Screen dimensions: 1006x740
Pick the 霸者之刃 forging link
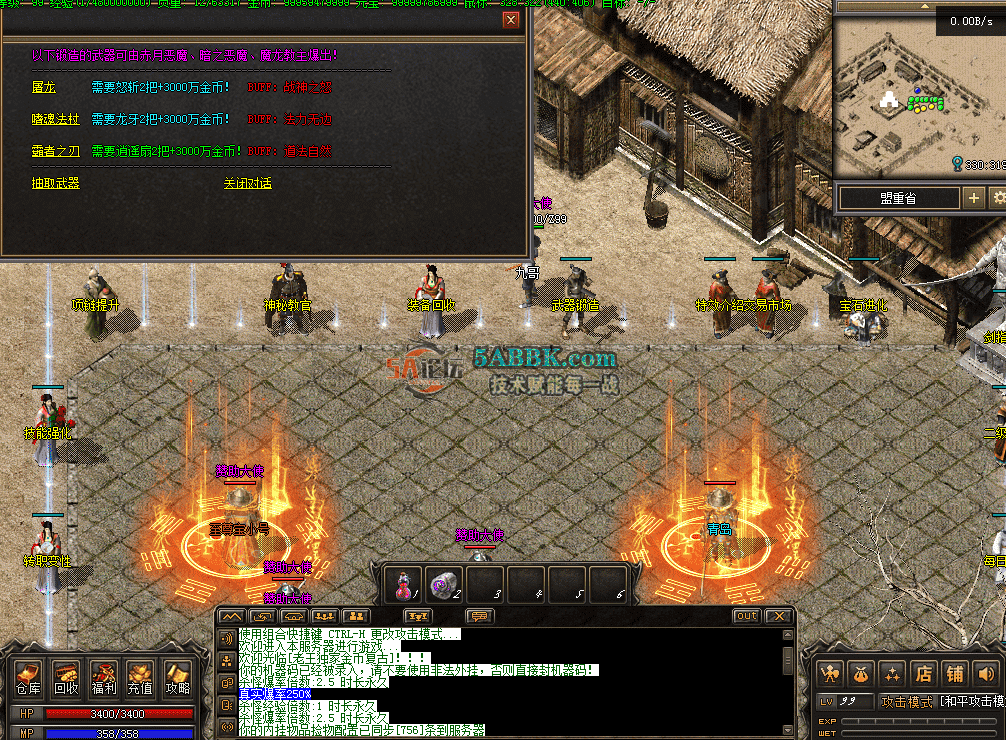coord(55,151)
